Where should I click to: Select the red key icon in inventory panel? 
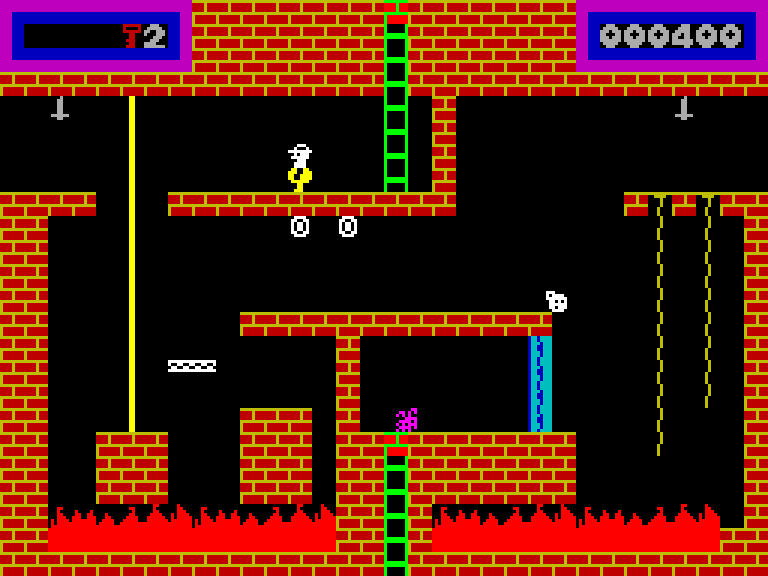(132, 36)
